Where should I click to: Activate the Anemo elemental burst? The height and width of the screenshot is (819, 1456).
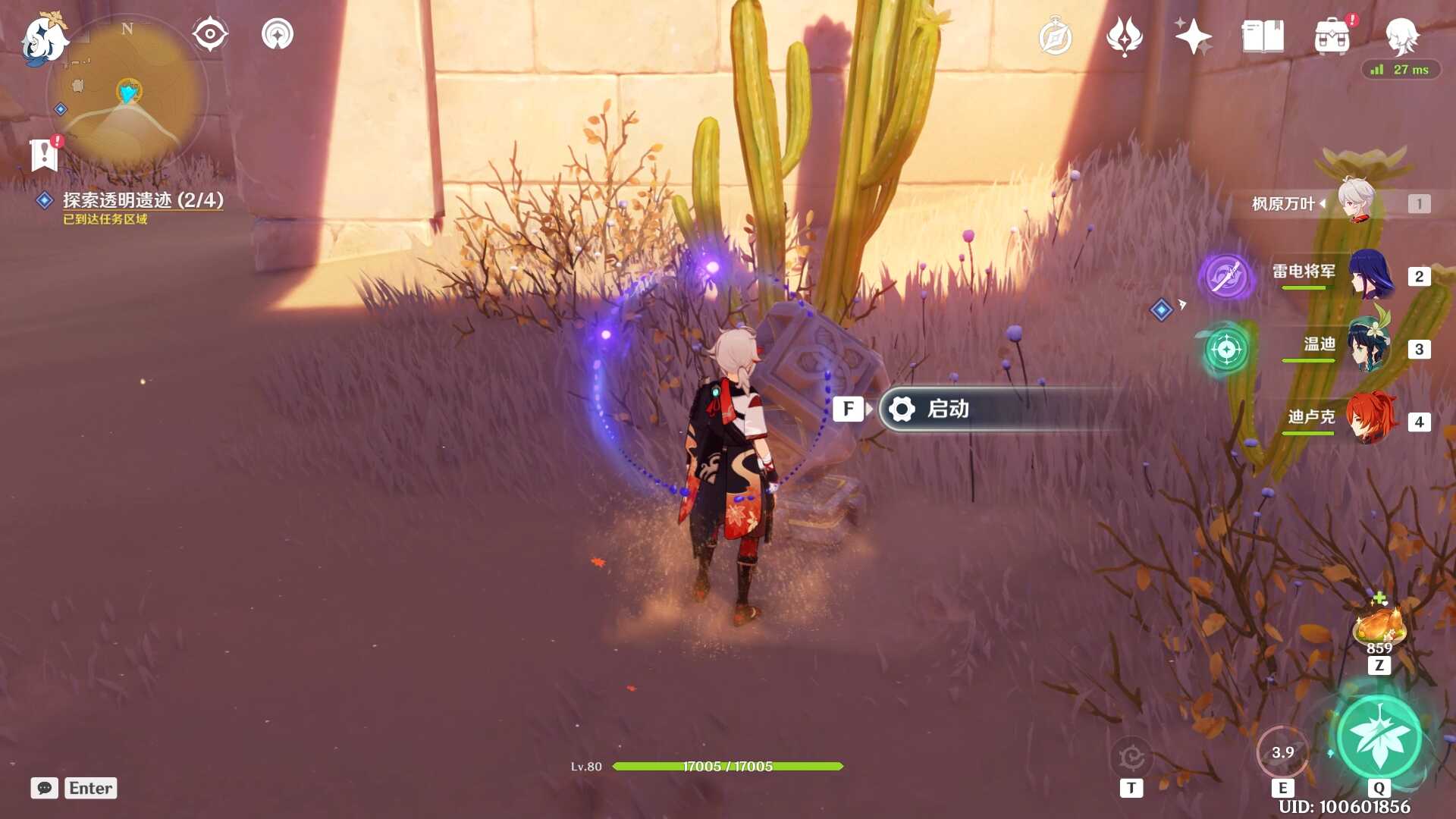1379,737
